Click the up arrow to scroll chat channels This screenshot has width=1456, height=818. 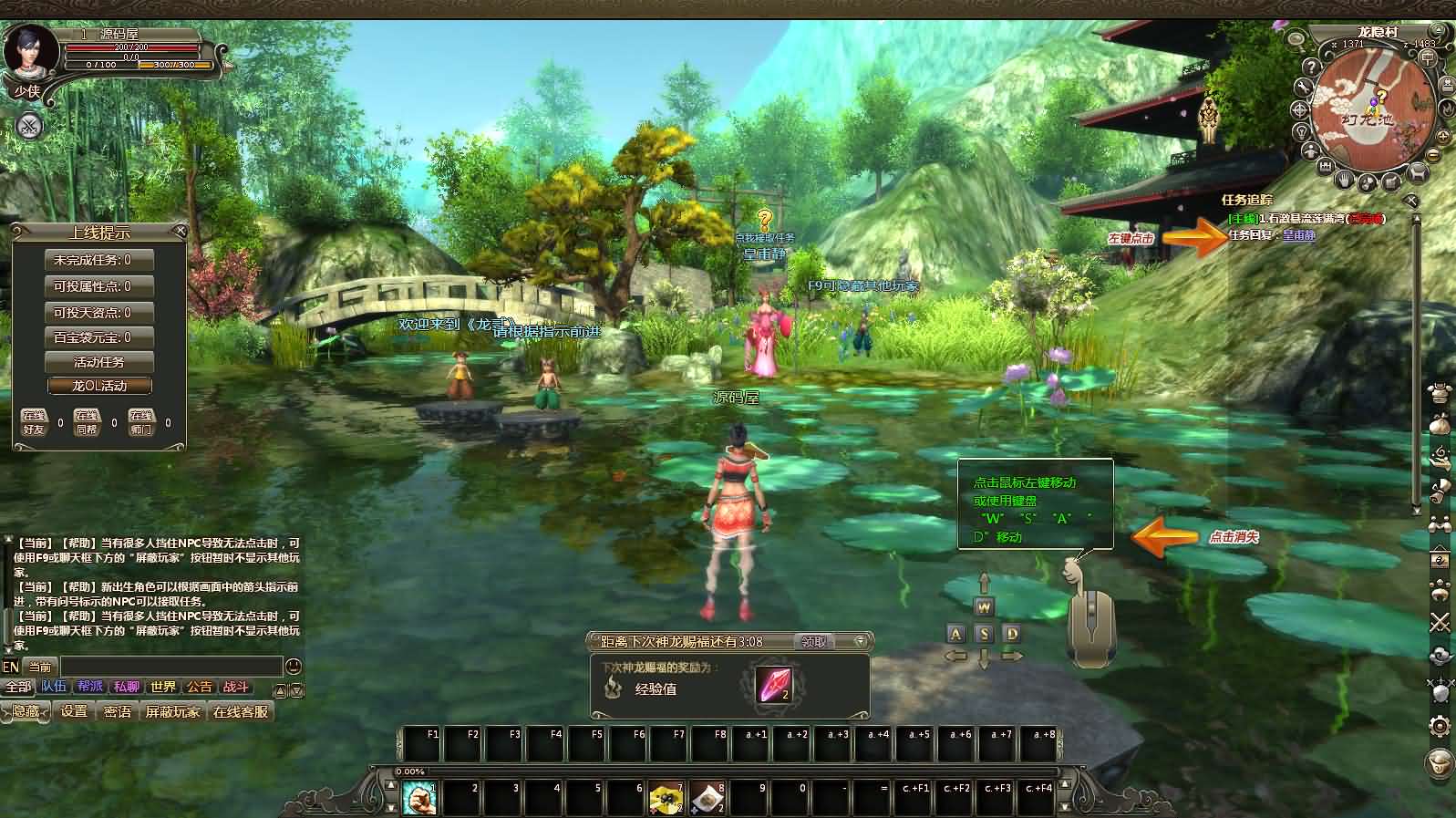pos(278,690)
